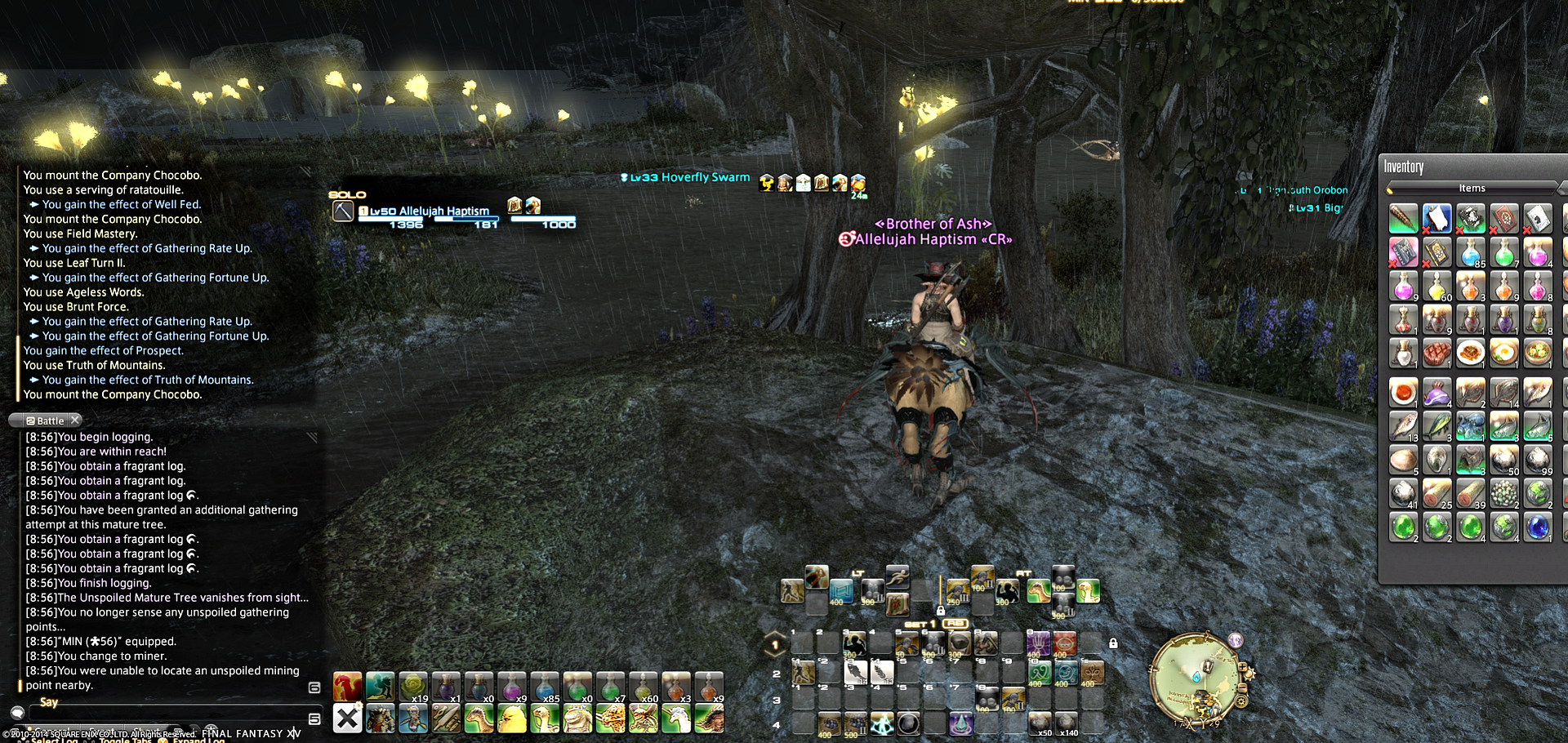
Task: Activate the red phoenix hotbar icon
Action: (347, 687)
